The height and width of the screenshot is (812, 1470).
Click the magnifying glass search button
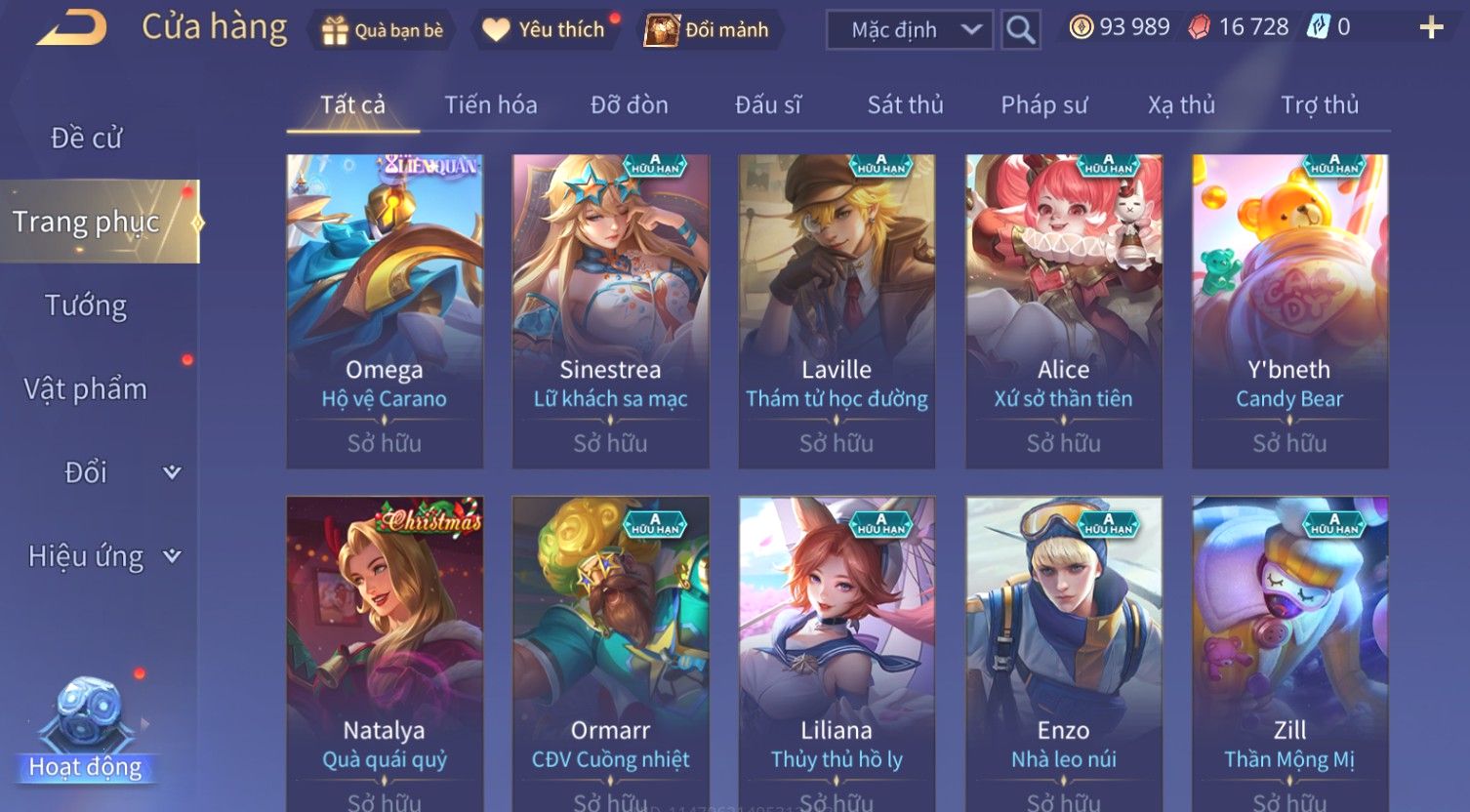pyautogui.click(x=1020, y=30)
